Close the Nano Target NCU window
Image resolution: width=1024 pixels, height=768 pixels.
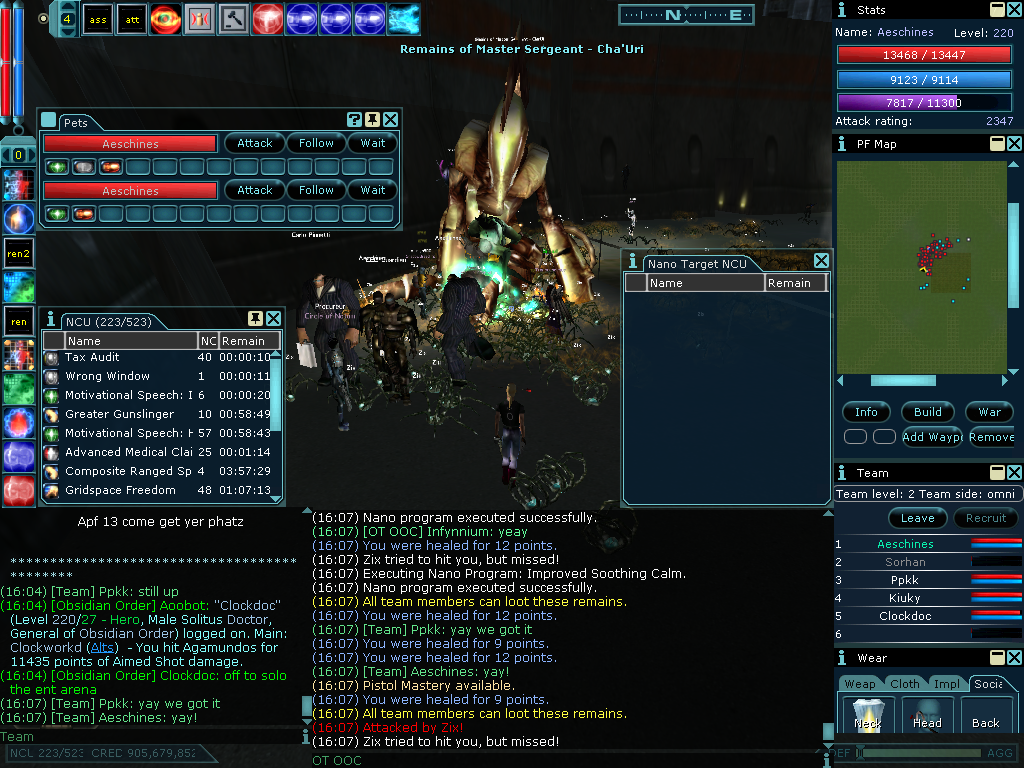point(821,261)
